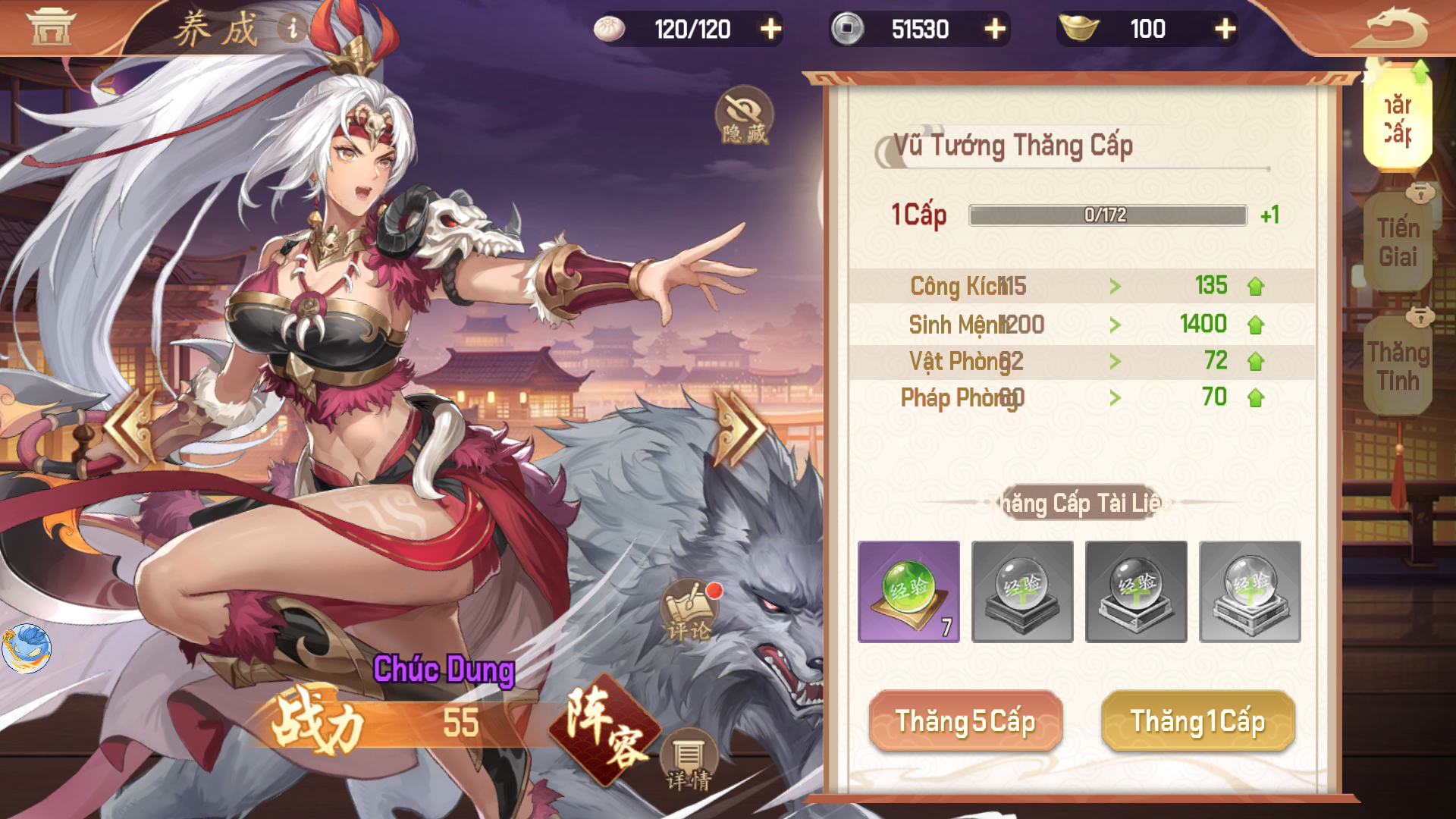The height and width of the screenshot is (819, 1456).
Task: Buy stamina with the plus beside 120/120
Action: coord(771,30)
